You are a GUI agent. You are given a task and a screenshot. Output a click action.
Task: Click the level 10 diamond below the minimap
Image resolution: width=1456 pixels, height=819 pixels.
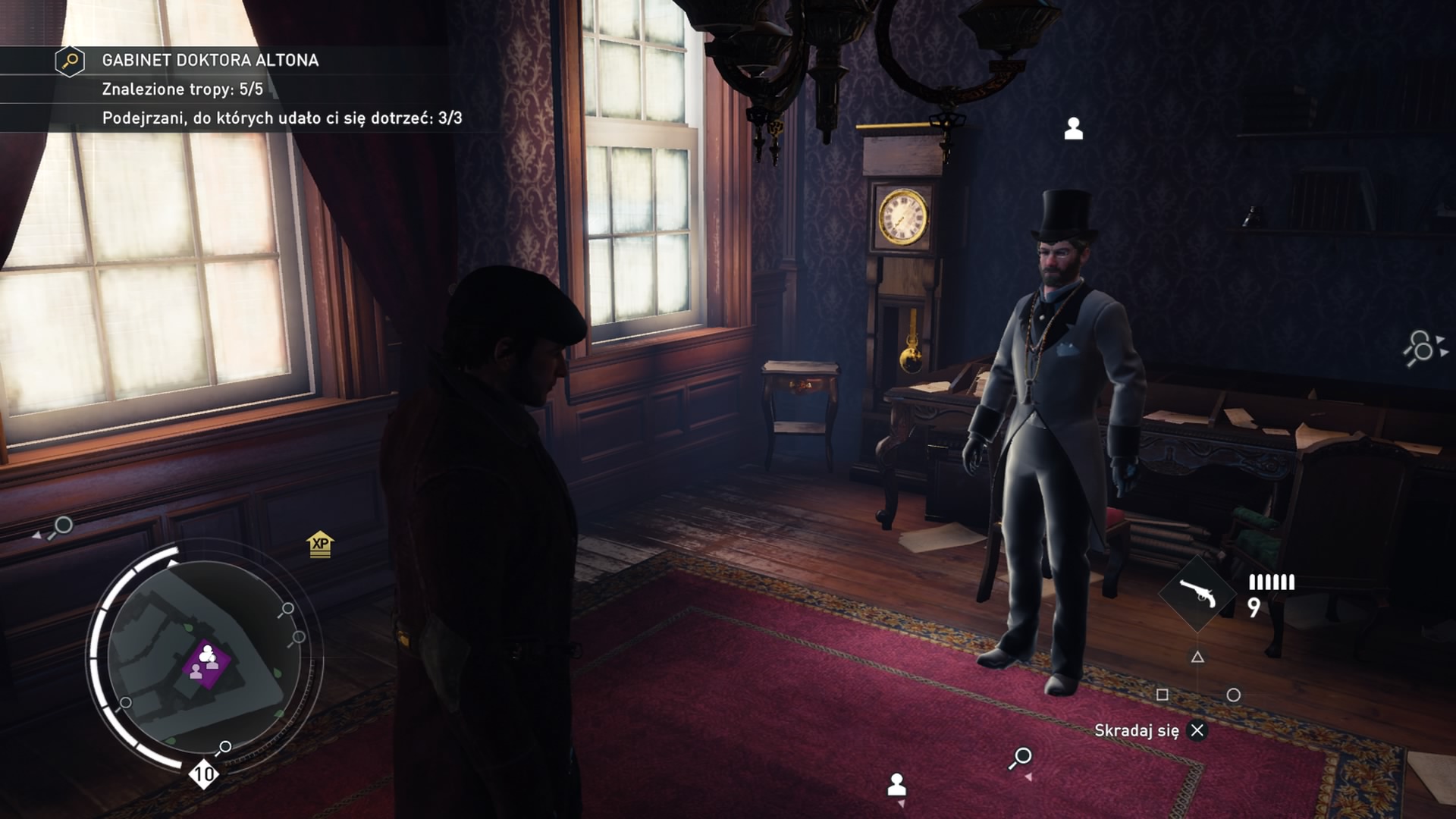point(202,774)
